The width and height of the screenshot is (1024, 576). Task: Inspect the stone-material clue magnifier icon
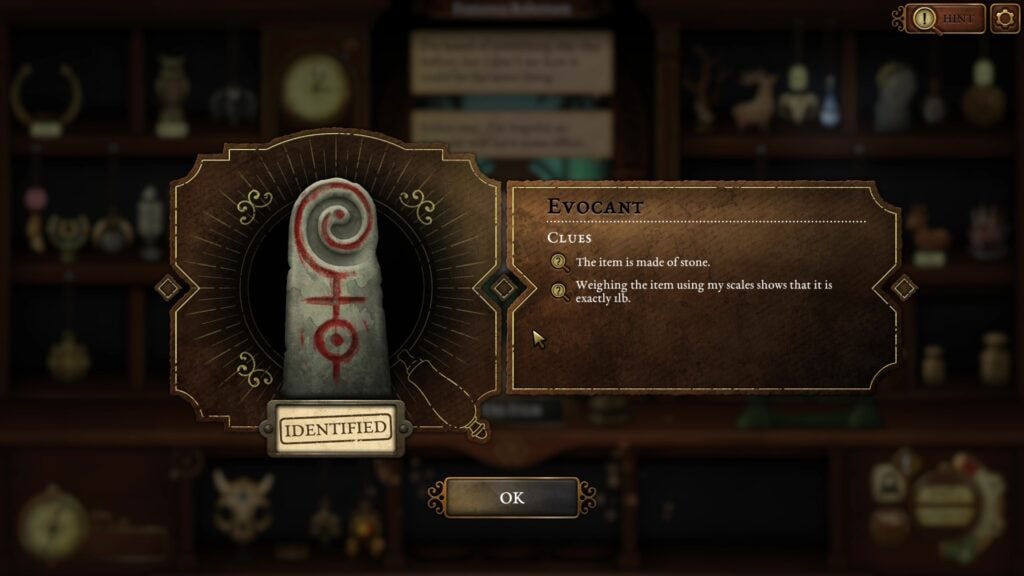click(x=559, y=263)
